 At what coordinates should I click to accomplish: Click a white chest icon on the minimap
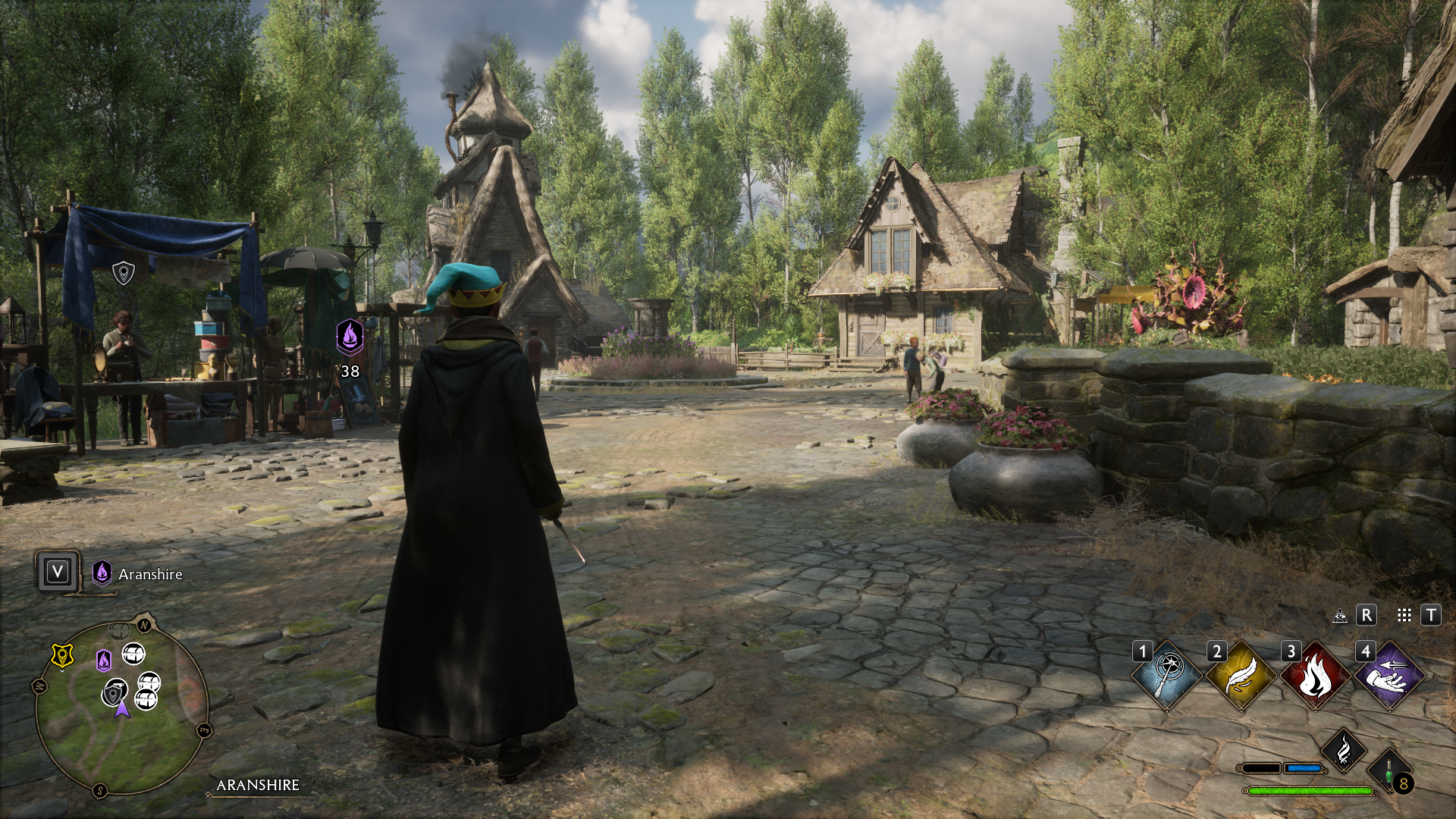(x=134, y=654)
